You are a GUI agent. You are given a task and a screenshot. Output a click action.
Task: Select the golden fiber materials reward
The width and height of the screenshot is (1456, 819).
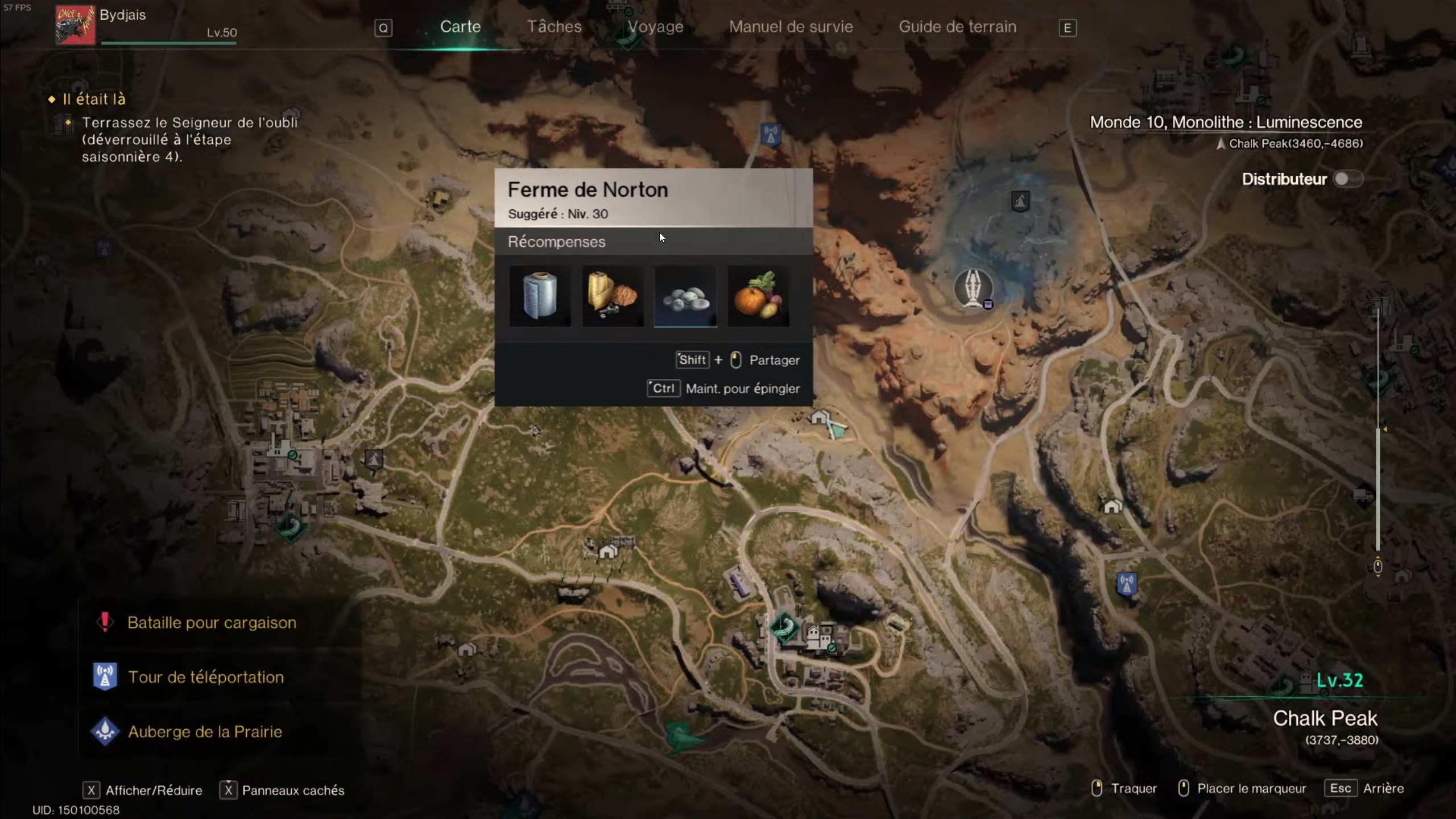pyautogui.click(x=613, y=296)
